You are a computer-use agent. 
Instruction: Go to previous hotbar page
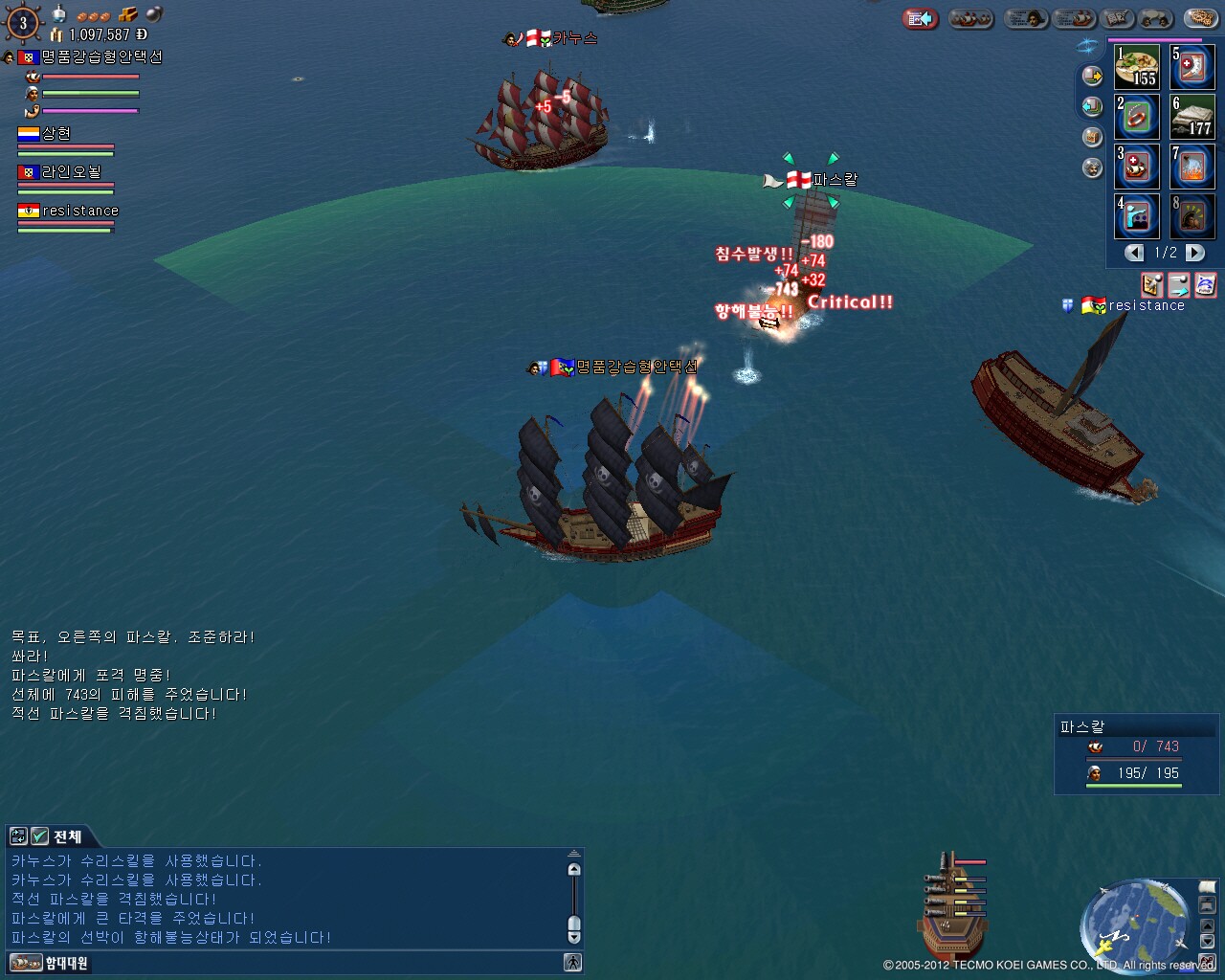tap(1135, 253)
